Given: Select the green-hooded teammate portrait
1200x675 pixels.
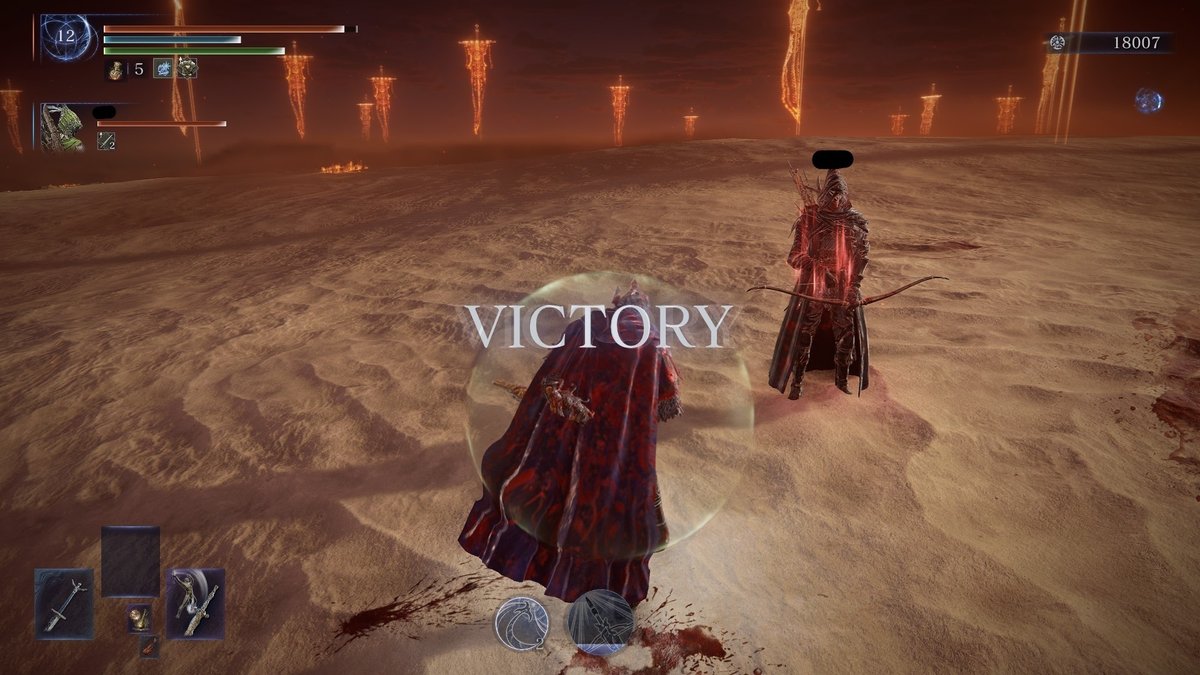Looking at the screenshot, I should point(62,127).
